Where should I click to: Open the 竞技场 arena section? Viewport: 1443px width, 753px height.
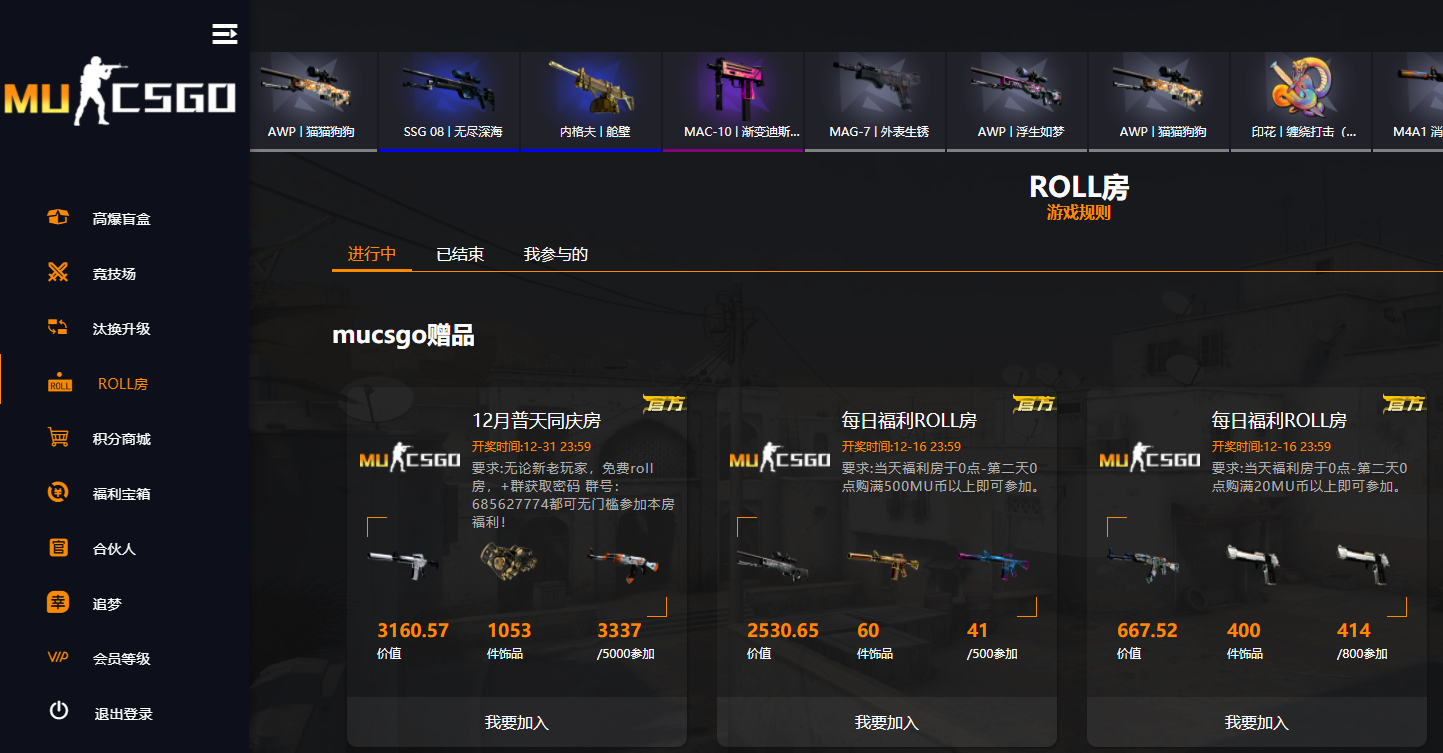click(x=57, y=273)
